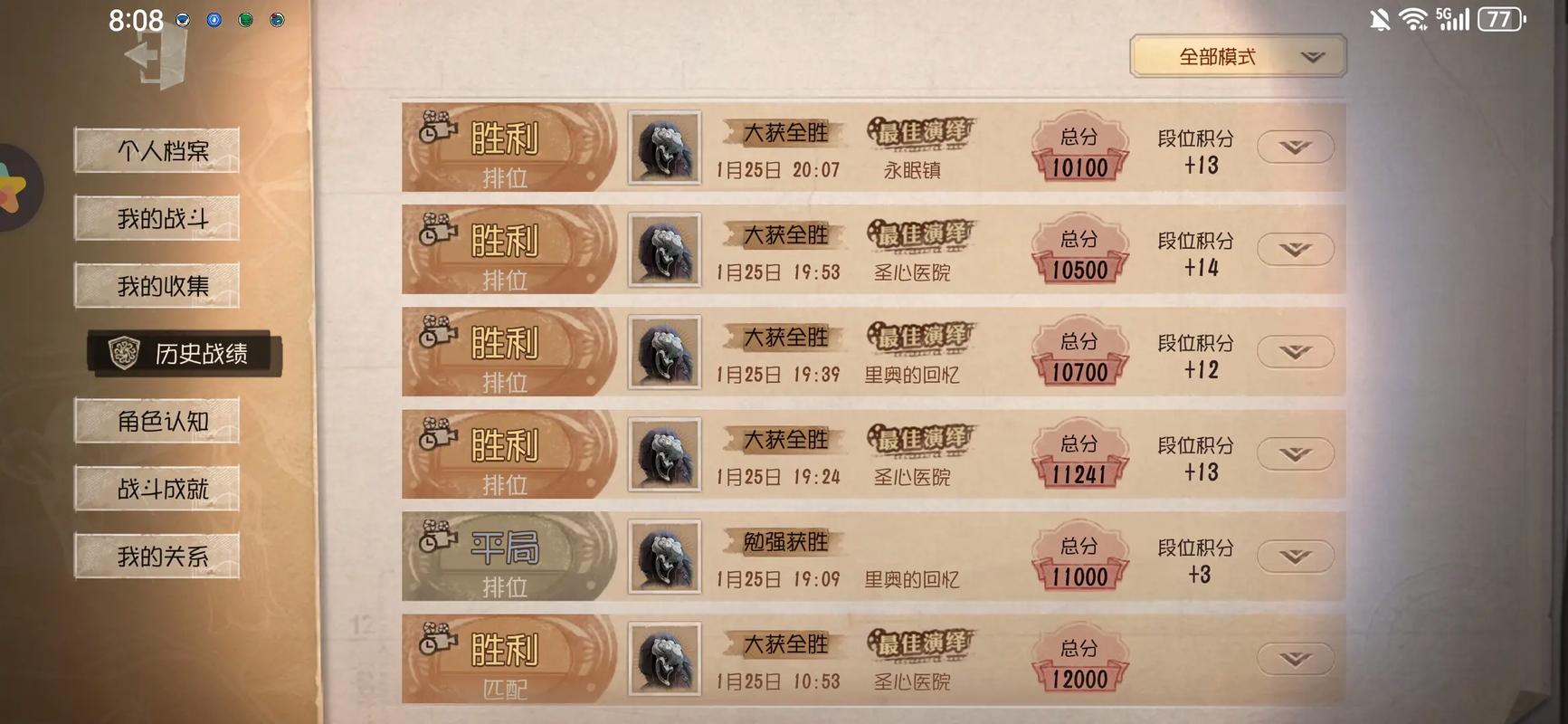This screenshot has width=1568, height=724.
Task: Click the 最佳演绎 badge on the 圣心医院 19:53 match
Action: pos(919,237)
